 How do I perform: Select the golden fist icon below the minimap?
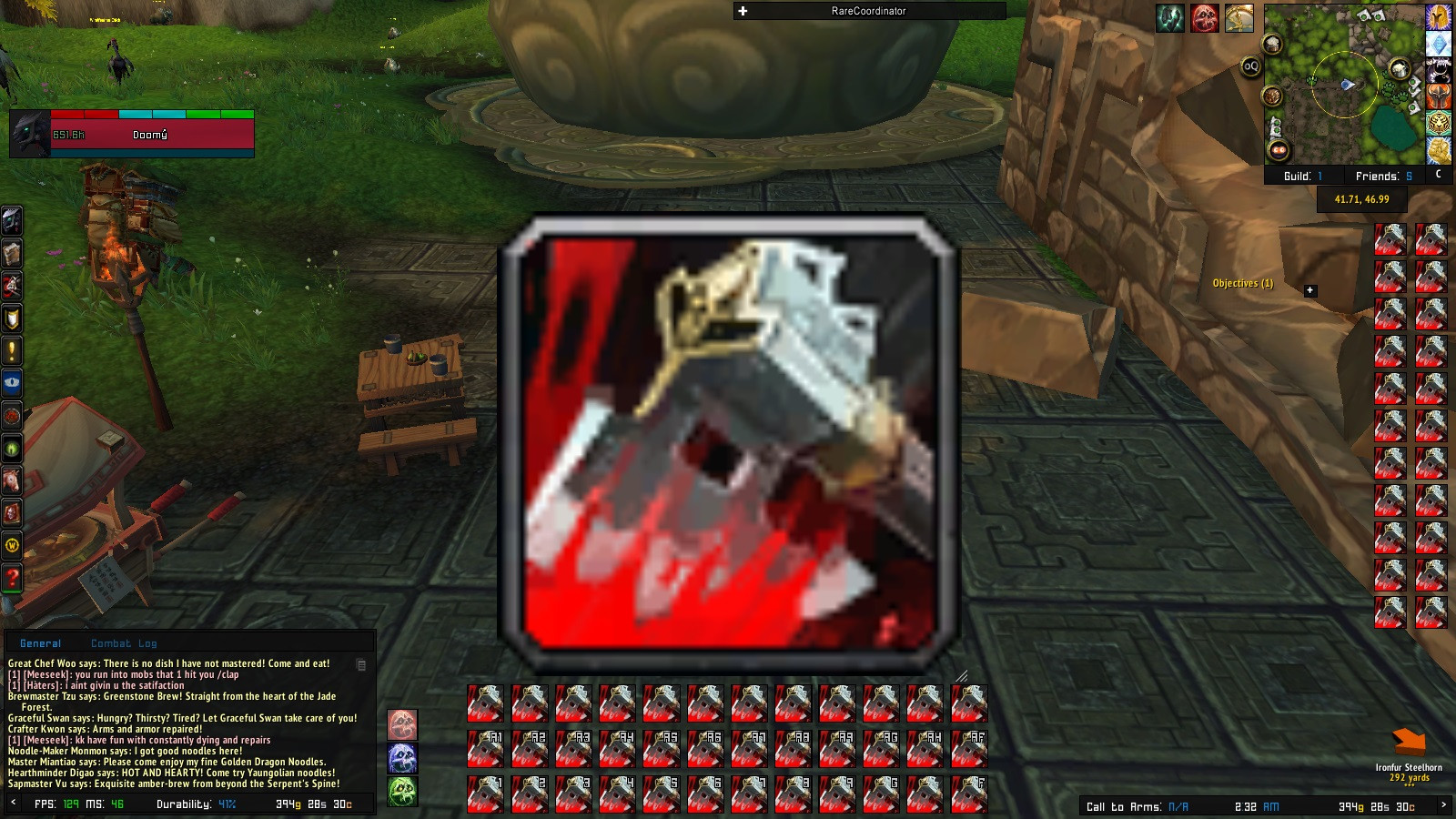click(x=1439, y=149)
